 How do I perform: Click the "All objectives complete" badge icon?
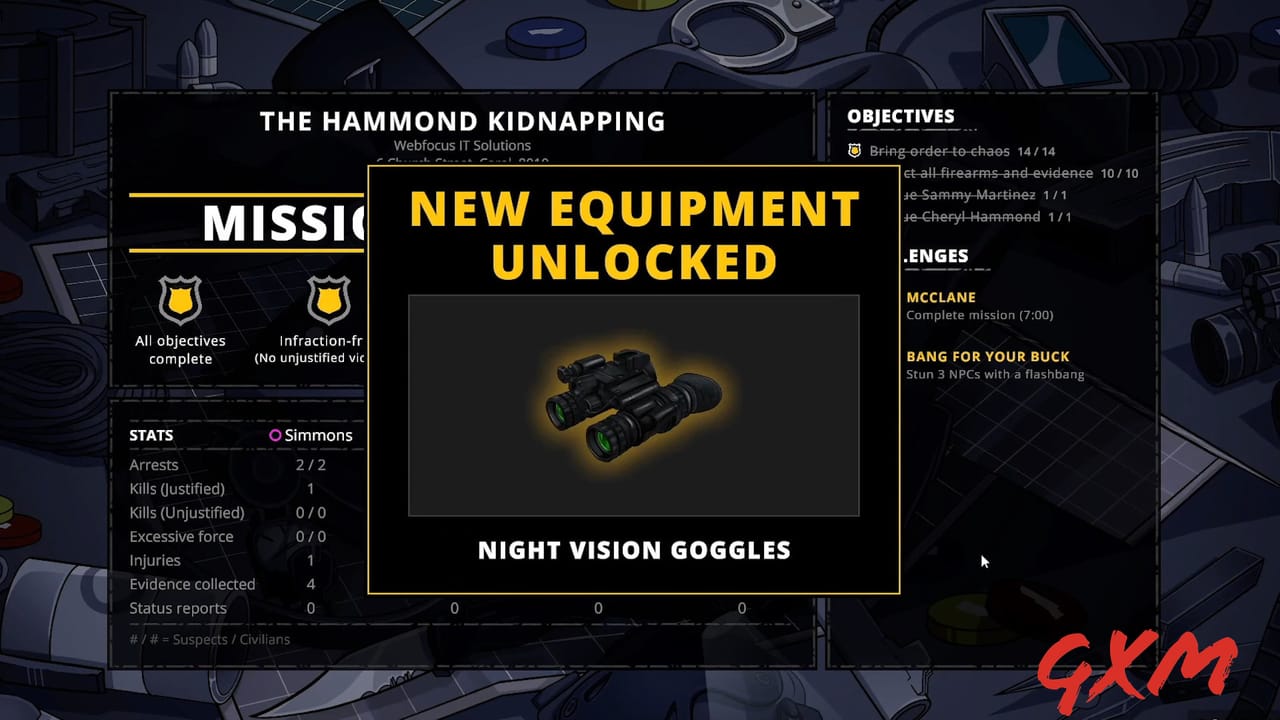click(x=180, y=300)
